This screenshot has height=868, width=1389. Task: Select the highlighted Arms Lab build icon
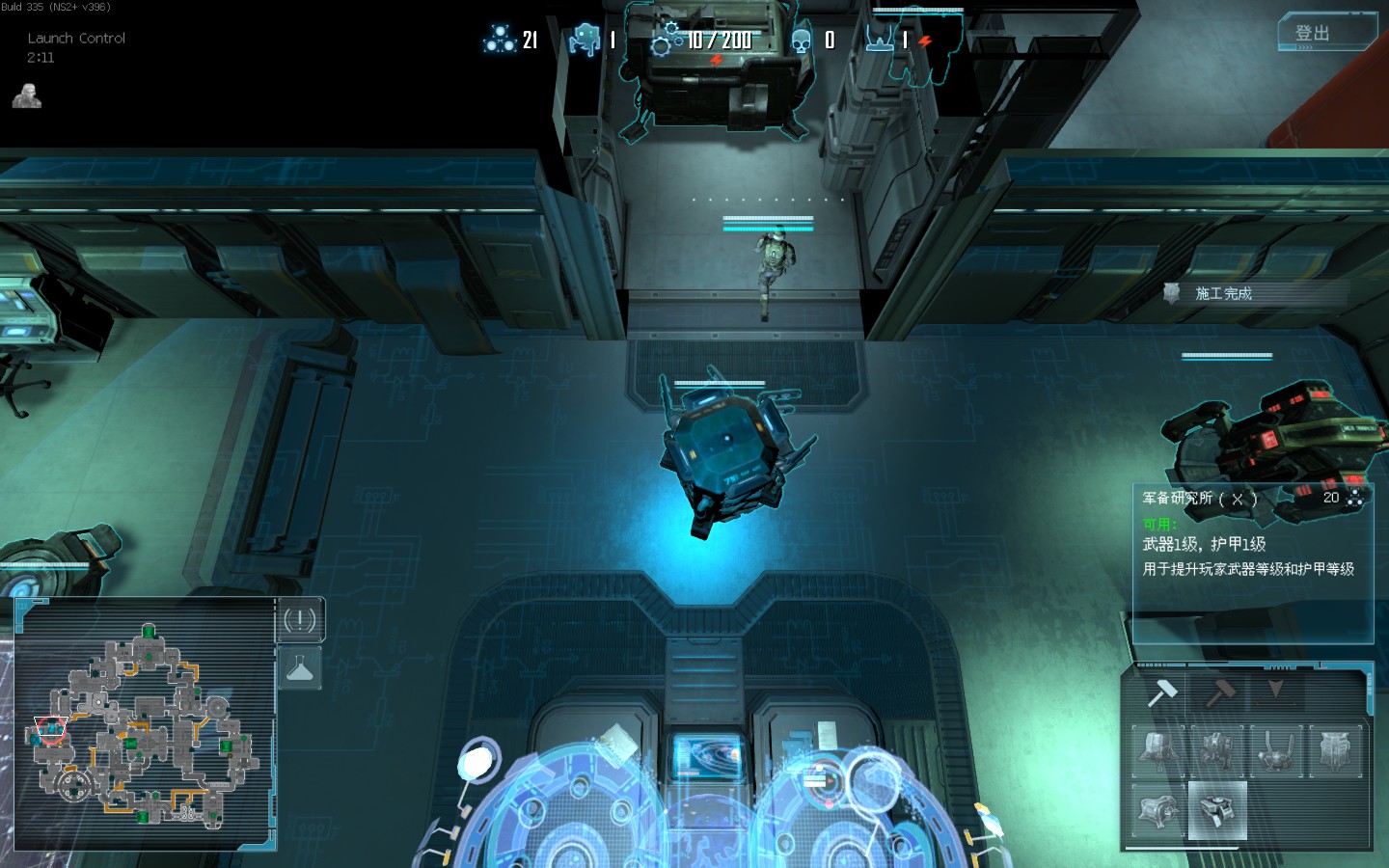pyautogui.click(x=1217, y=810)
